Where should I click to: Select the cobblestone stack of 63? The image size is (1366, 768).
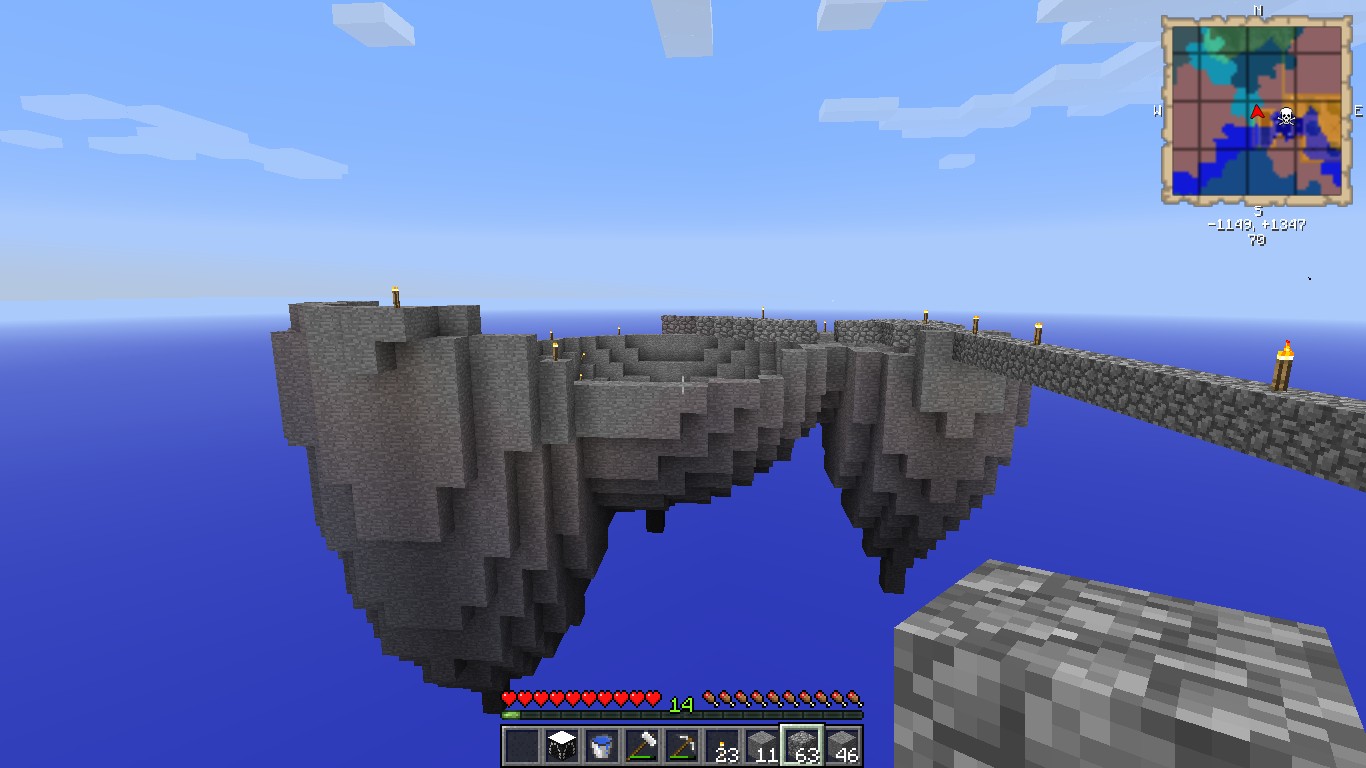(802, 746)
